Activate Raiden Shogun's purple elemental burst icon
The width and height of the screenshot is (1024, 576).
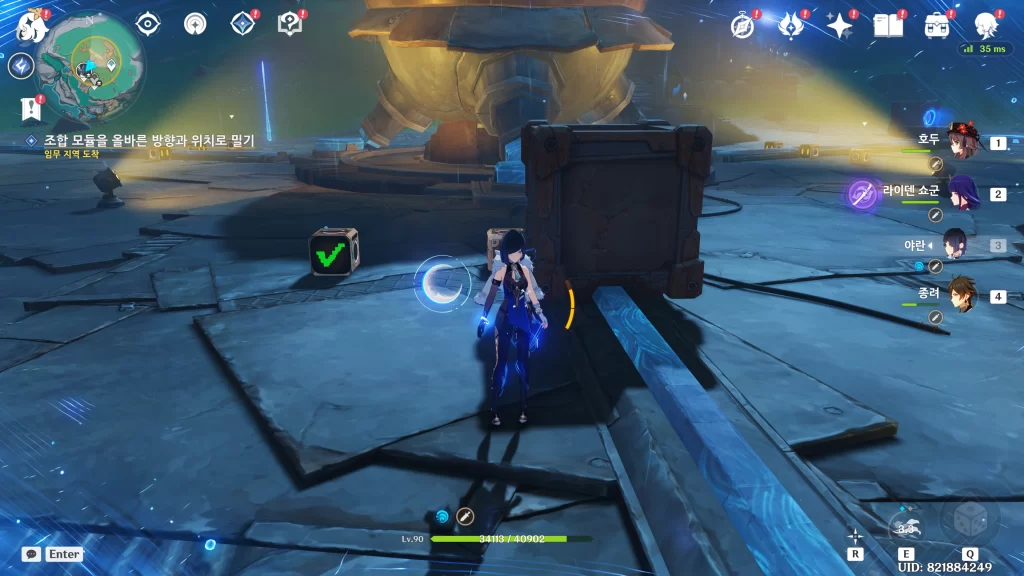[x=862, y=193]
